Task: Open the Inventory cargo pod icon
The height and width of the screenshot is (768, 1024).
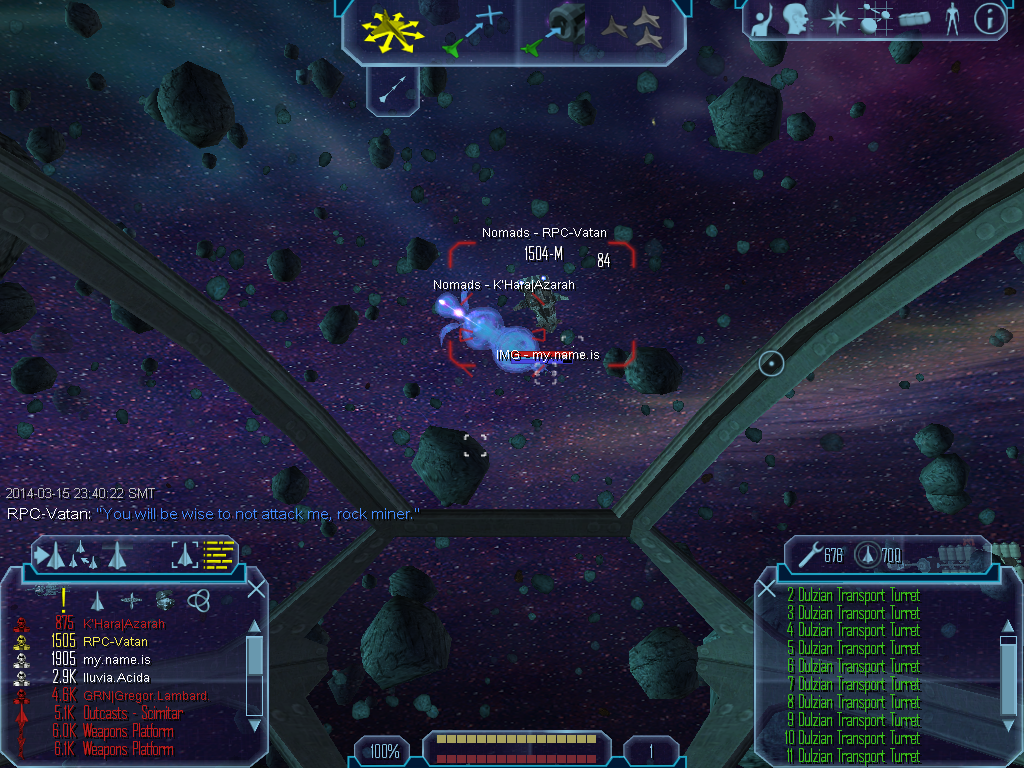Action: click(x=914, y=19)
